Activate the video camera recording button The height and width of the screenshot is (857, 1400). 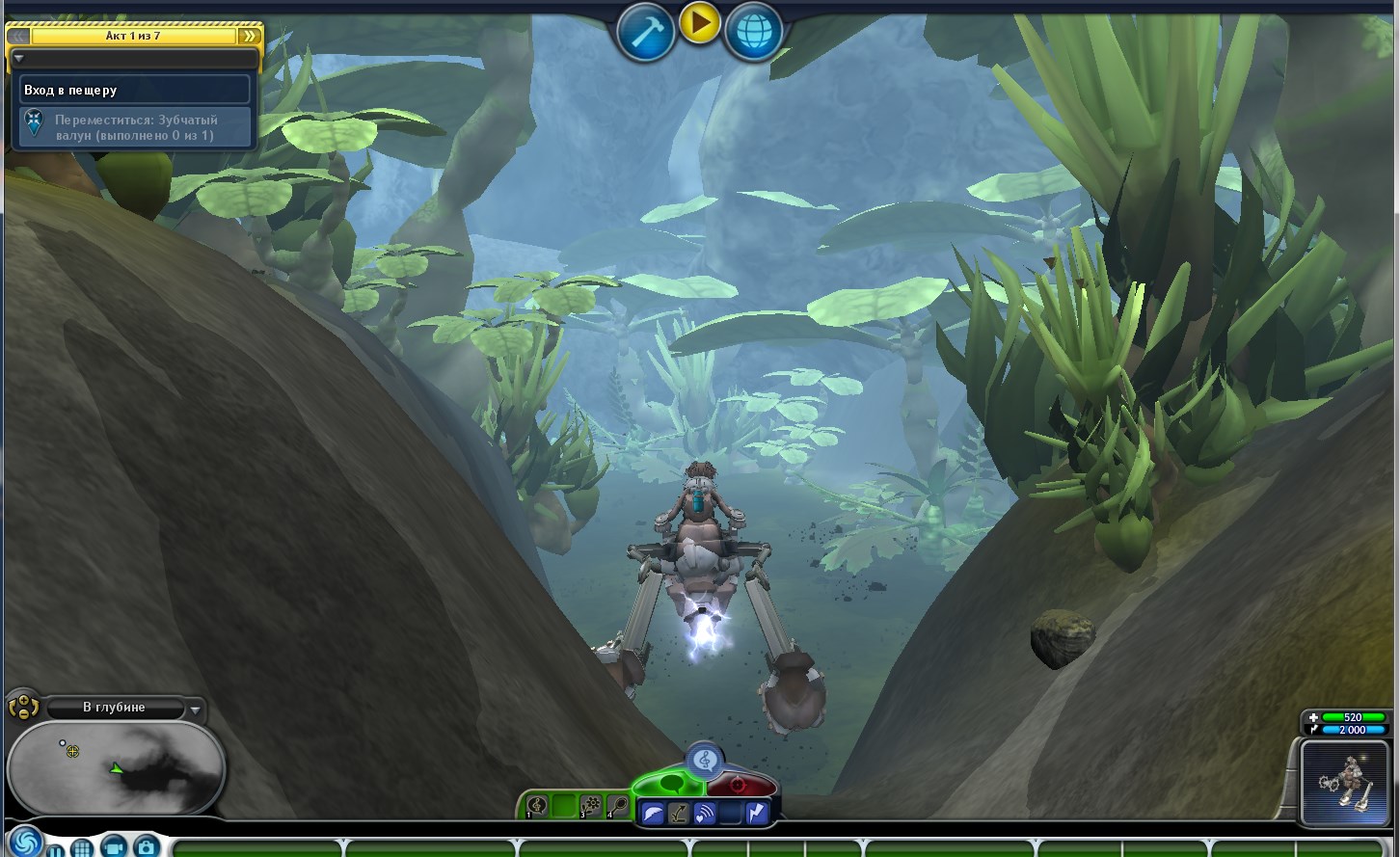coord(114,846)
